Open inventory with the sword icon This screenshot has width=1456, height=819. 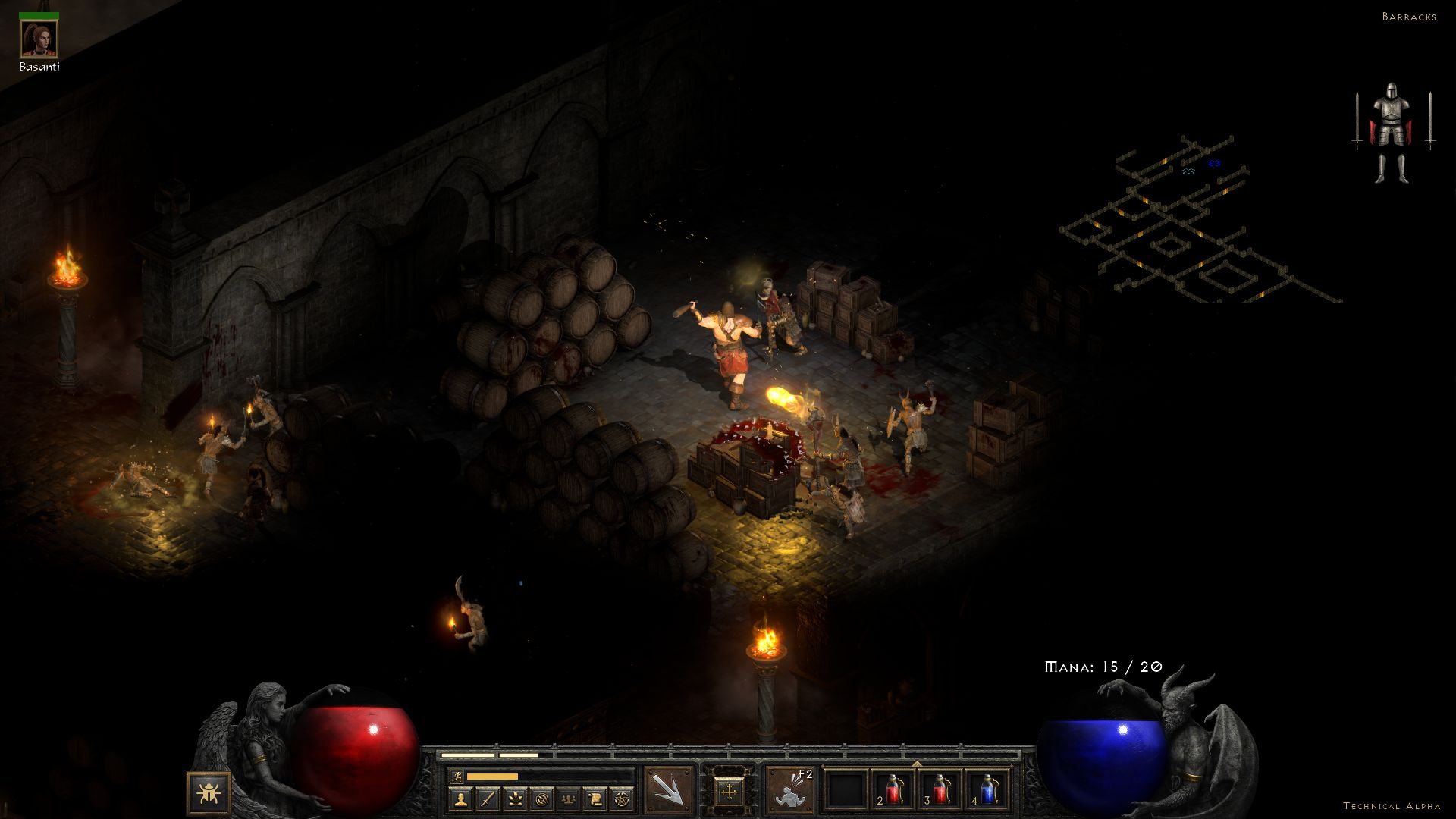(x=488, y=799)
